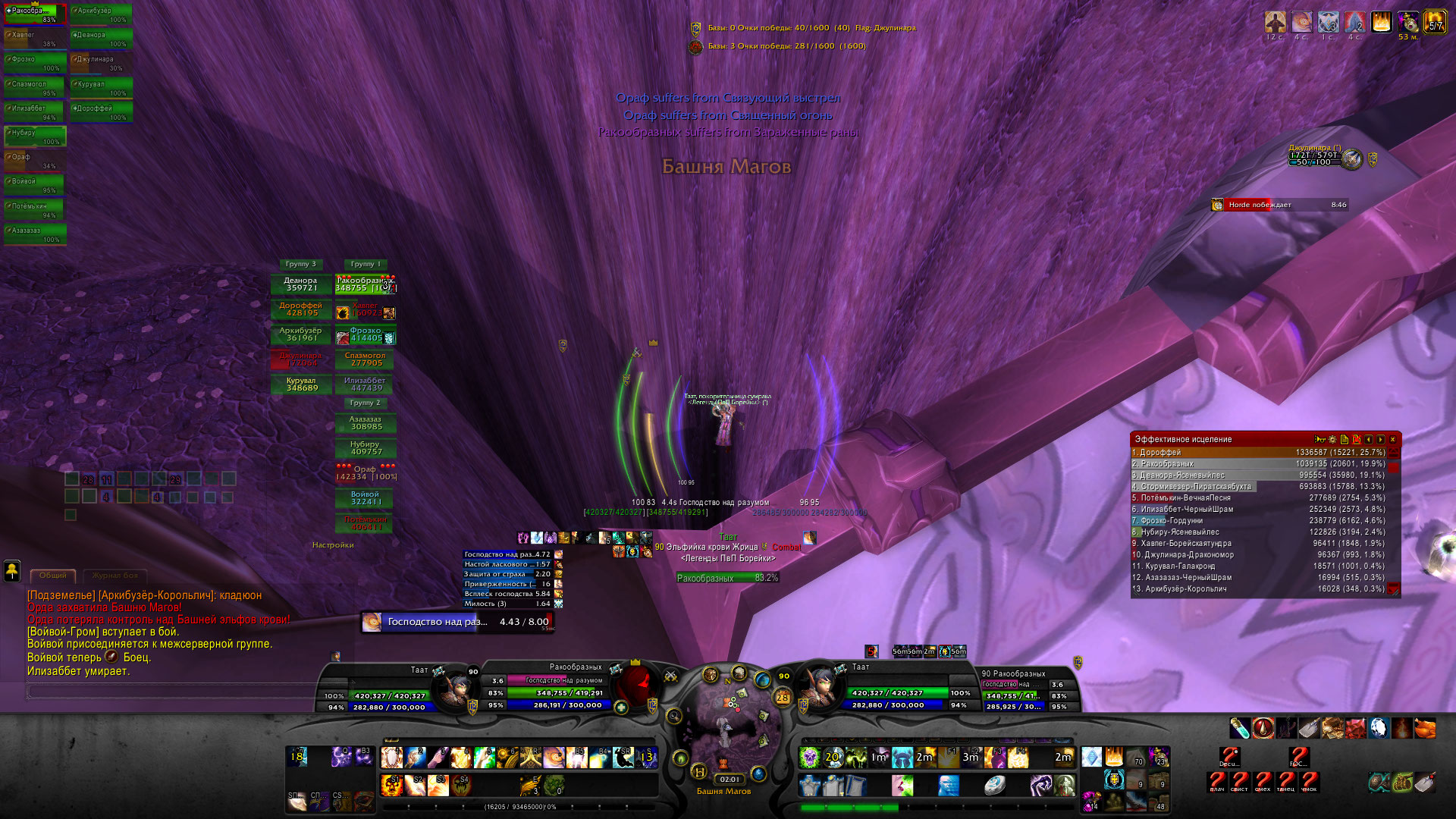This screenshot has height=819, width=1456.
Task: Open the calendar button showing 28
Action: coord(783,697)
